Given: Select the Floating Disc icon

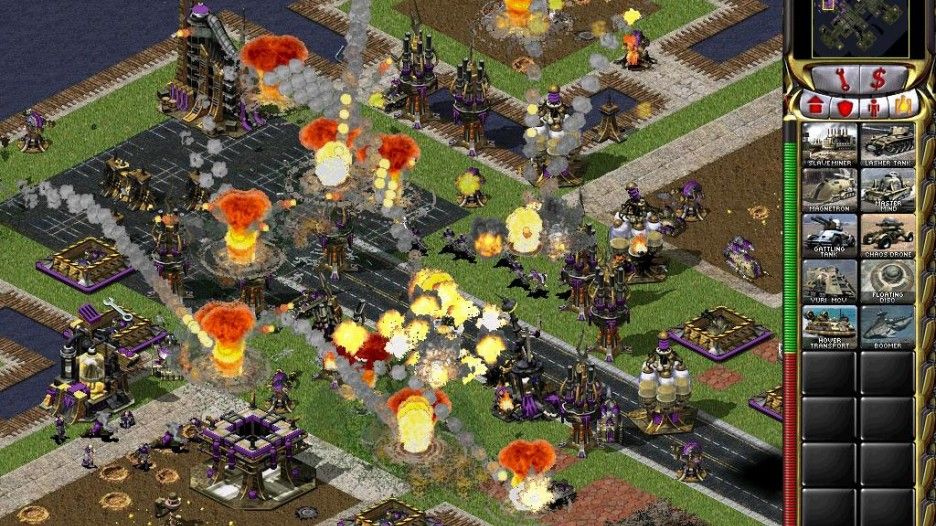Looking at the screenshot, I should (887, 280).
